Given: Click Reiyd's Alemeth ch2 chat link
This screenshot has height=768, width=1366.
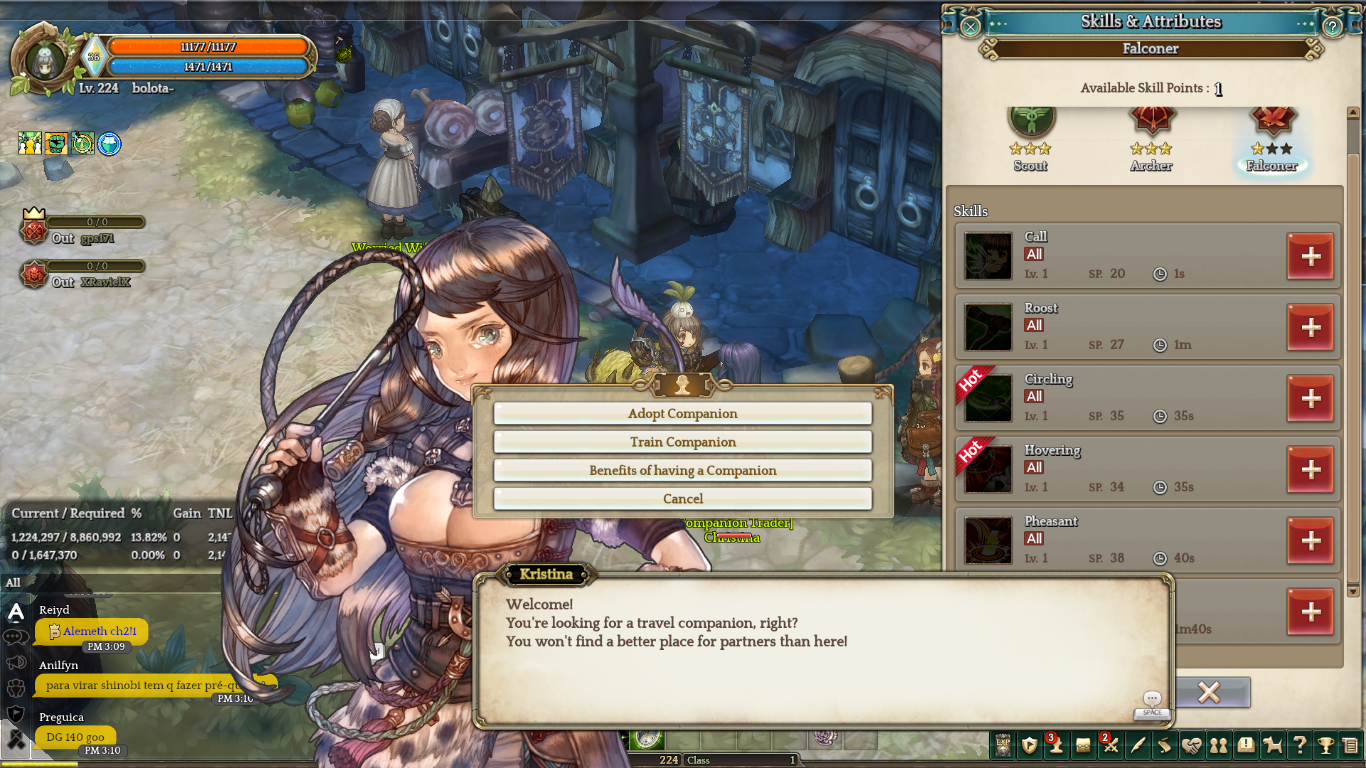Looking at the screenshot, I should [99, 631].
